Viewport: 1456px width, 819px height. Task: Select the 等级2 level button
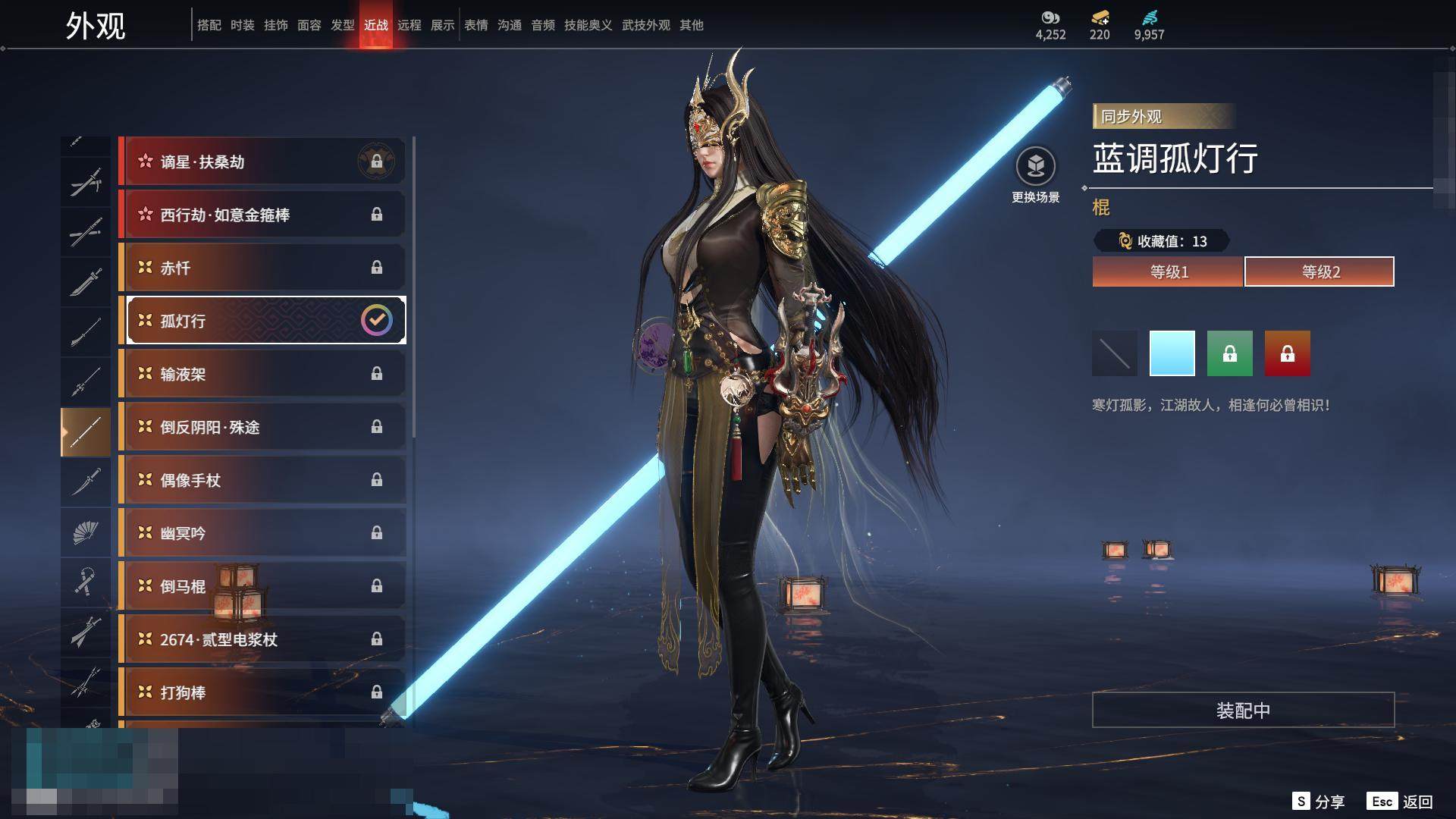tap(1319, 271)
